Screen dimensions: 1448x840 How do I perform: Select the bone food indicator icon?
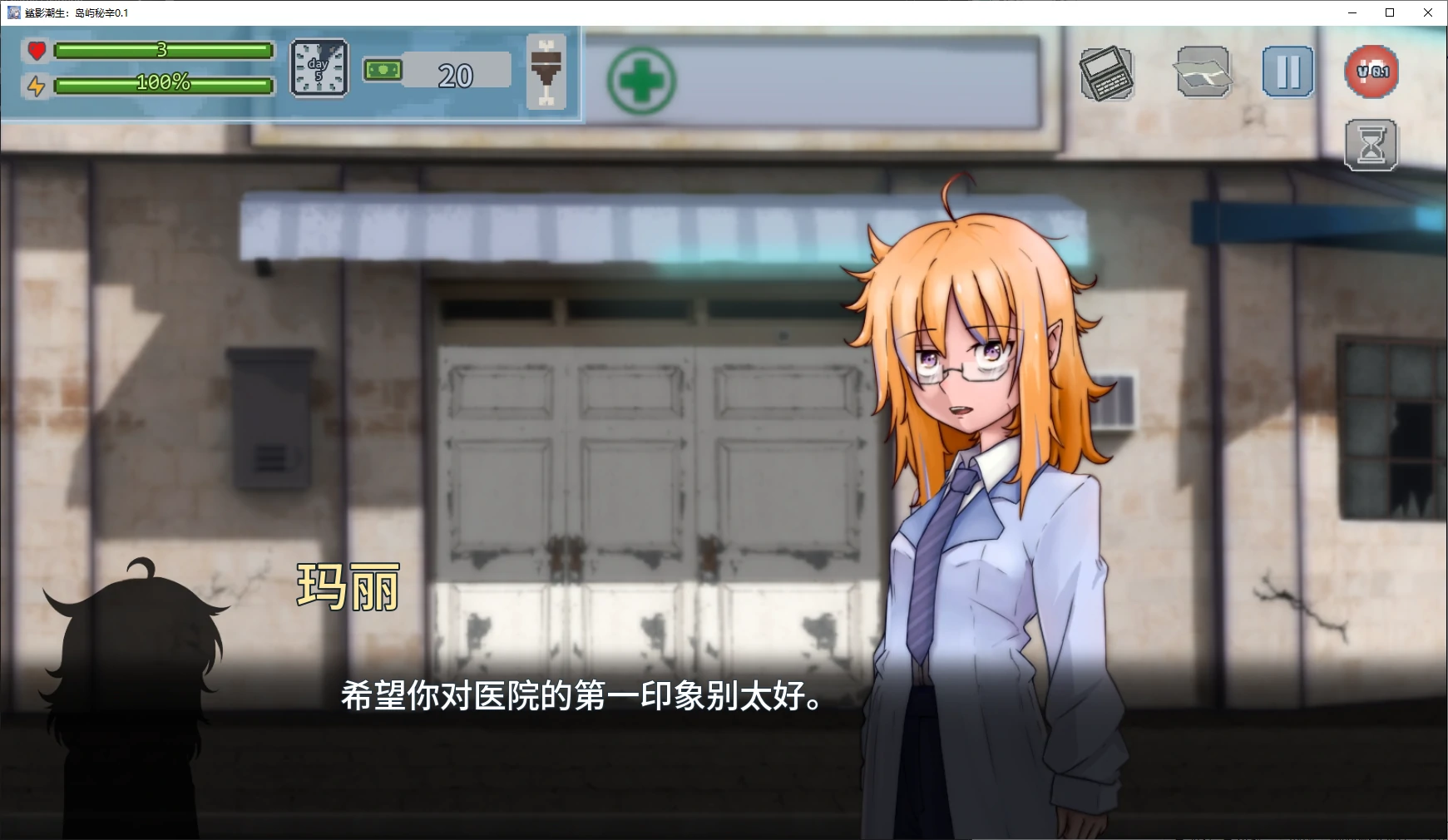click(547, 71)
